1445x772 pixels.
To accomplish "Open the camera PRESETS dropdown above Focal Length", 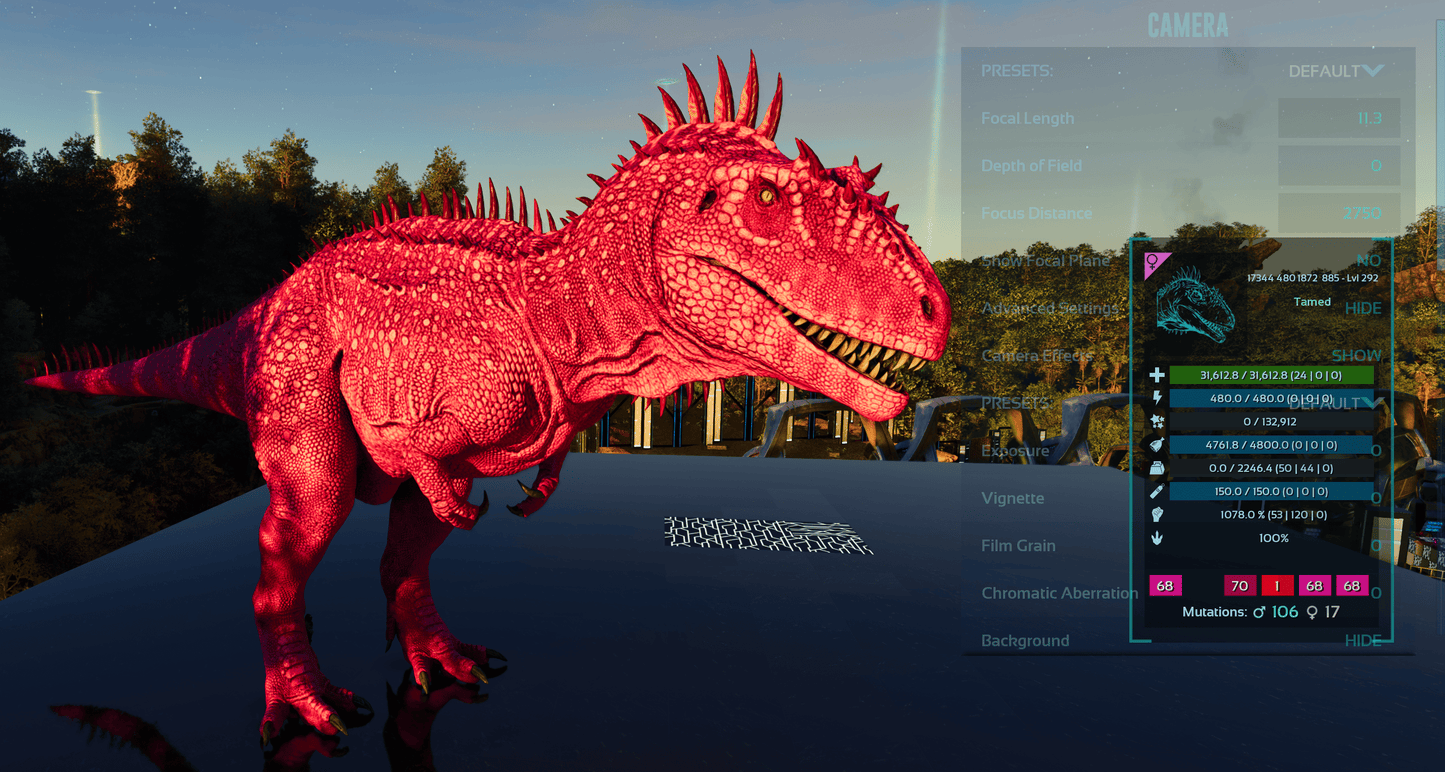I will (x=1336, y=71).
